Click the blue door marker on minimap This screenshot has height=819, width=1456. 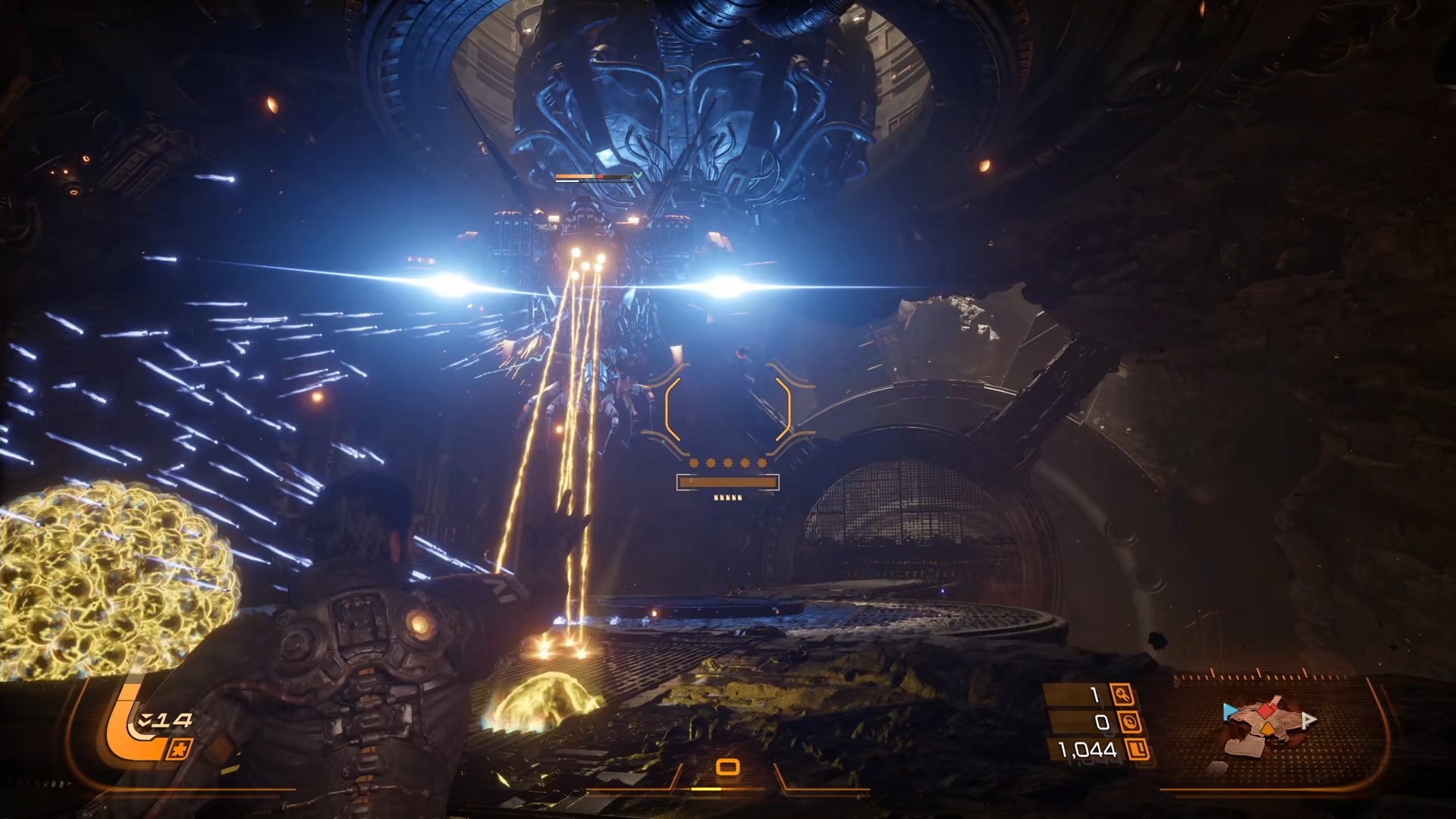click(x=1230, y=712)
